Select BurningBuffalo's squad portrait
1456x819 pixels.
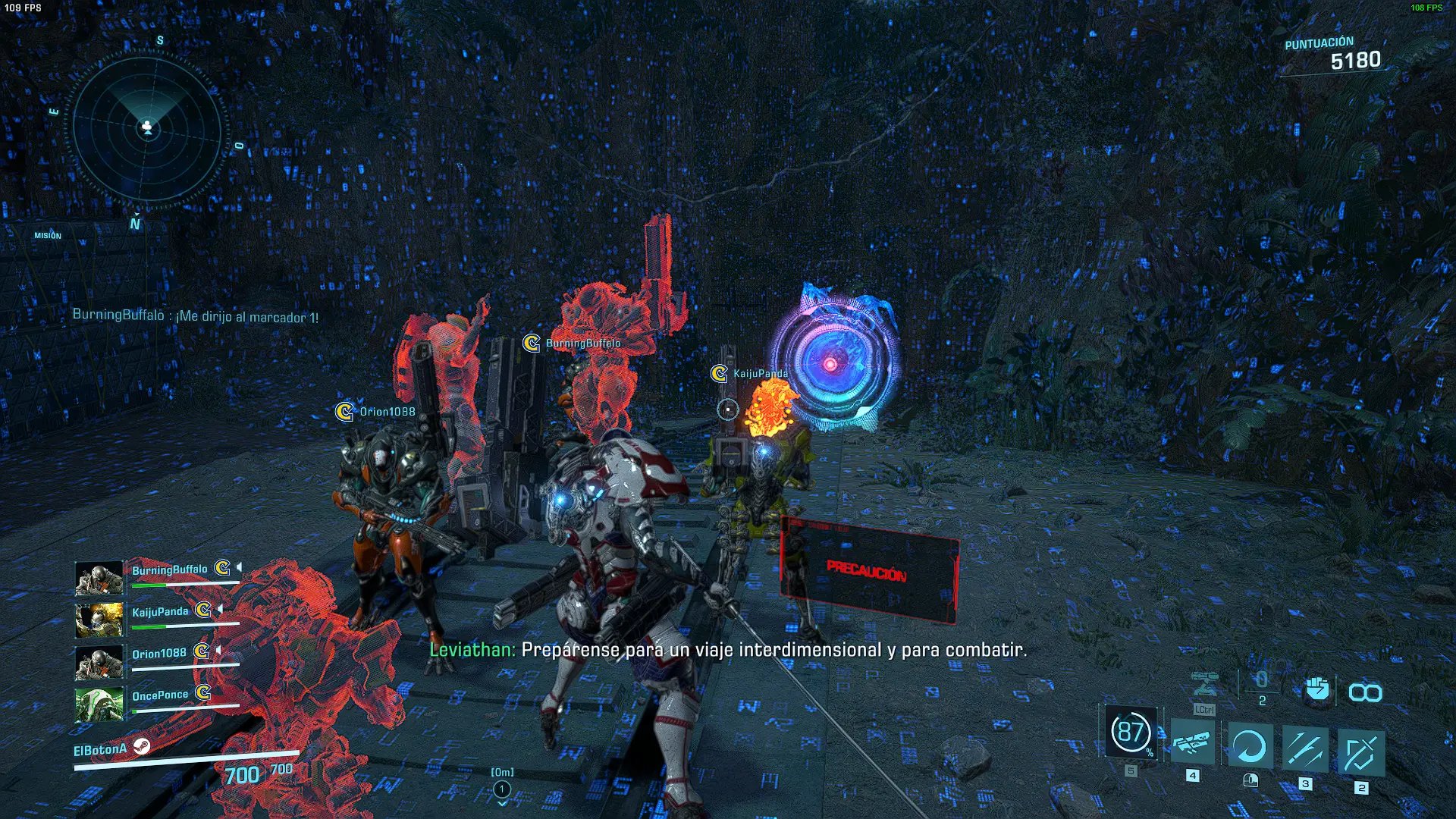[99, 579]
